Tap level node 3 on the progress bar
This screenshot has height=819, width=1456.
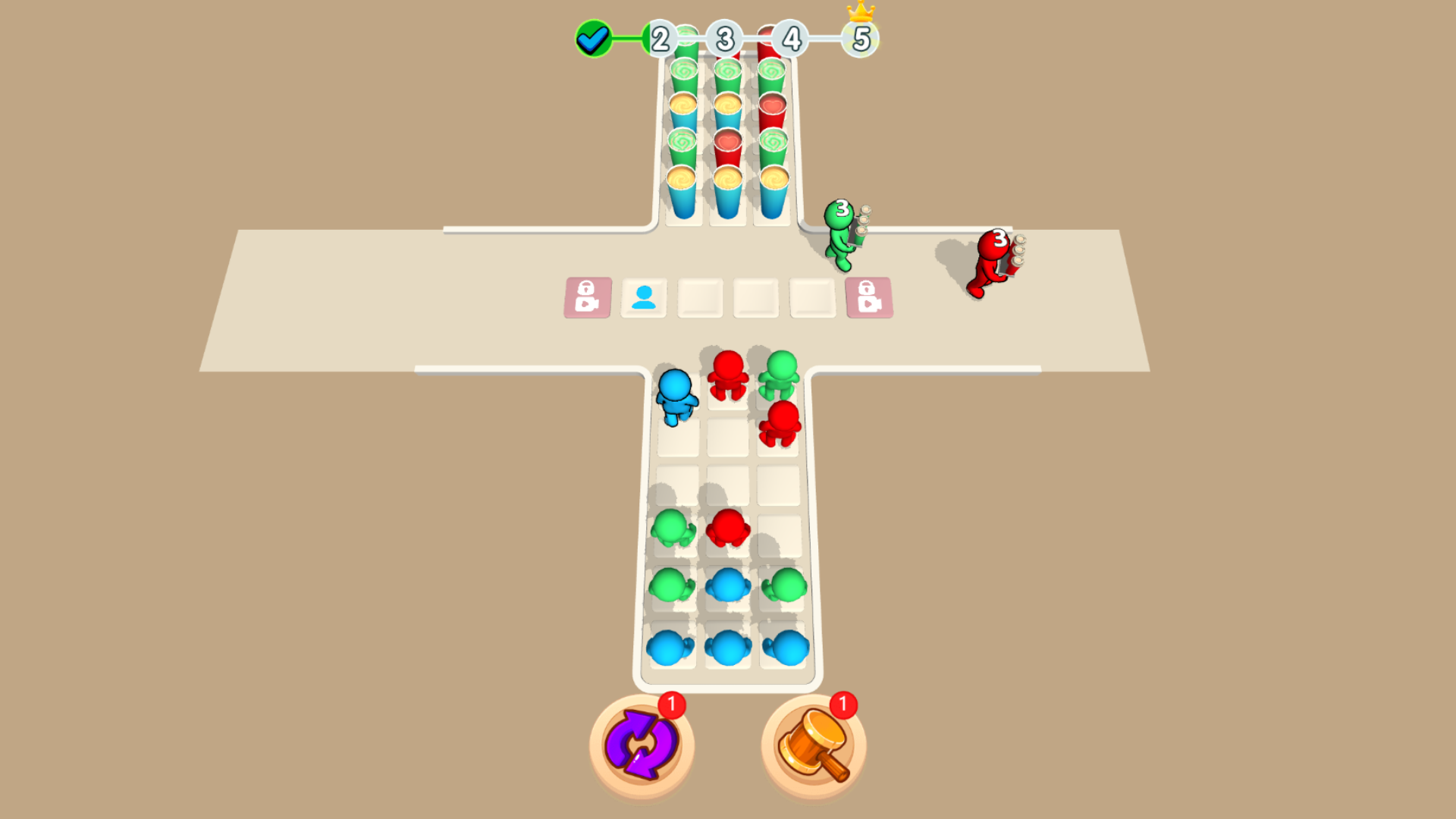(x=724, y=39)
